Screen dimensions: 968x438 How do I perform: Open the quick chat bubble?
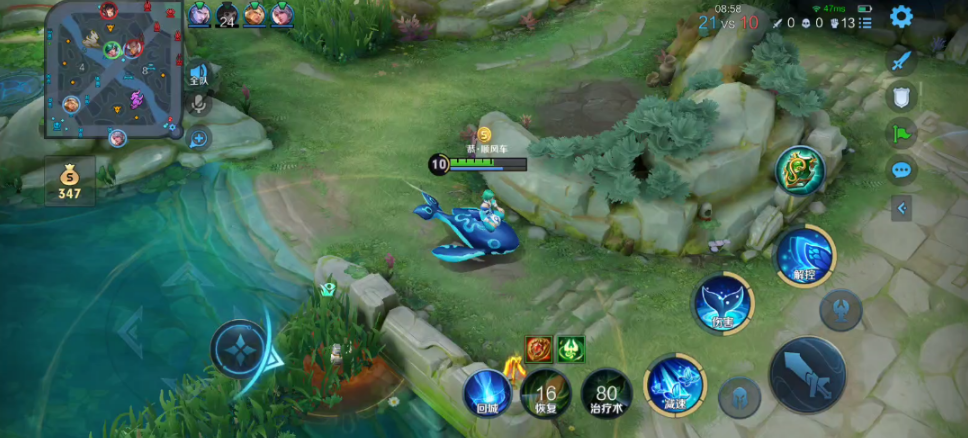point(901,170)
